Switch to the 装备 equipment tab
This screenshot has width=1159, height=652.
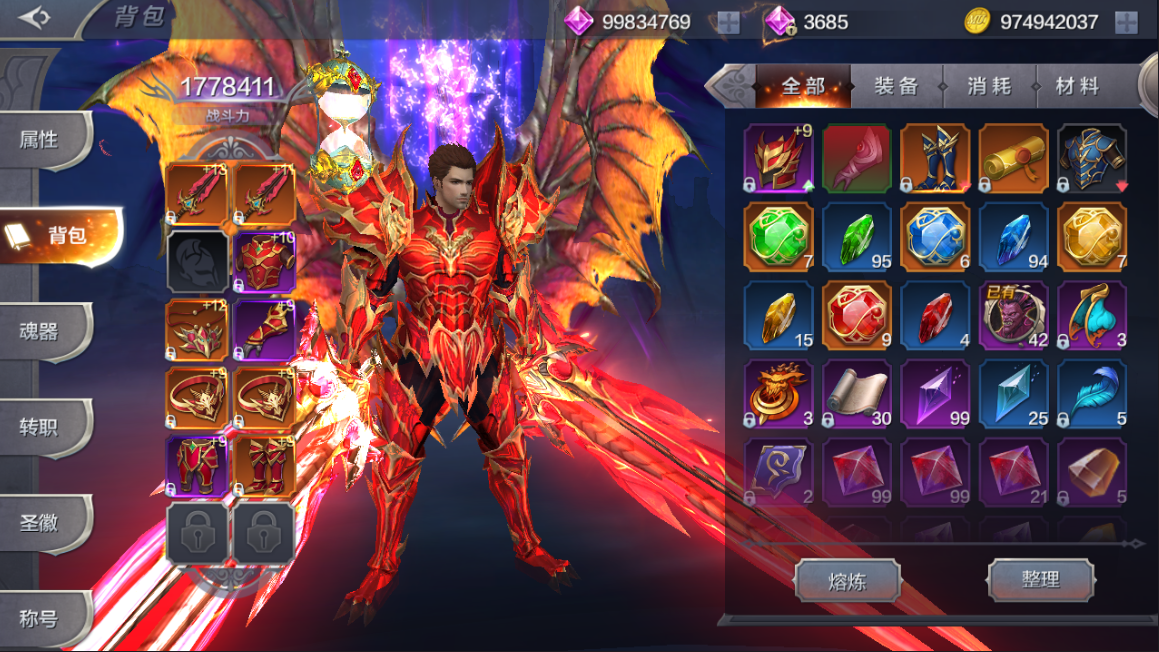coord(896,87)
